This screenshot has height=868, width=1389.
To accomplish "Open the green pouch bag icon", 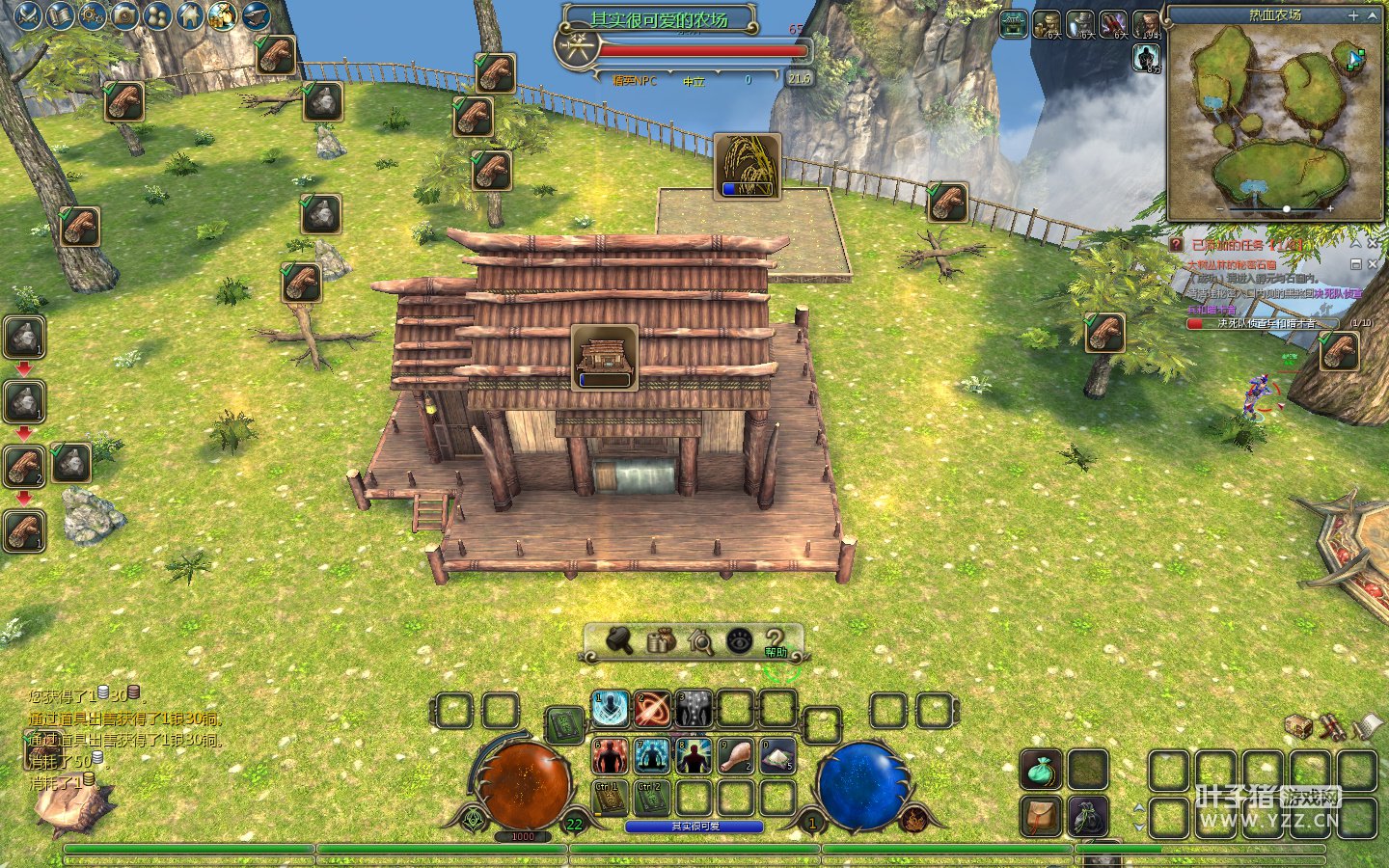I will pos(1042,770).
